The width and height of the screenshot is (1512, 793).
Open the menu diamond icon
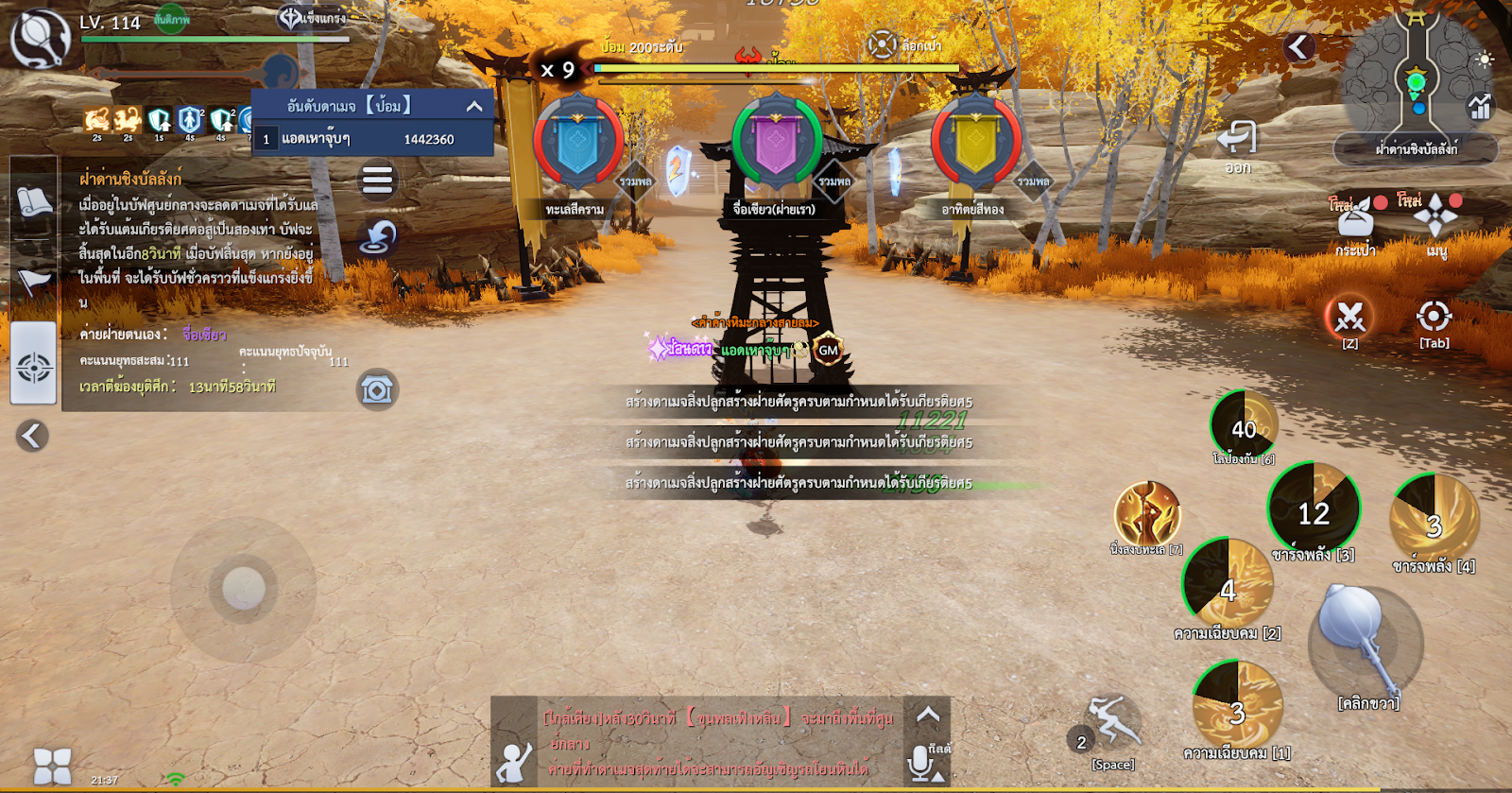click(1435, 216)
